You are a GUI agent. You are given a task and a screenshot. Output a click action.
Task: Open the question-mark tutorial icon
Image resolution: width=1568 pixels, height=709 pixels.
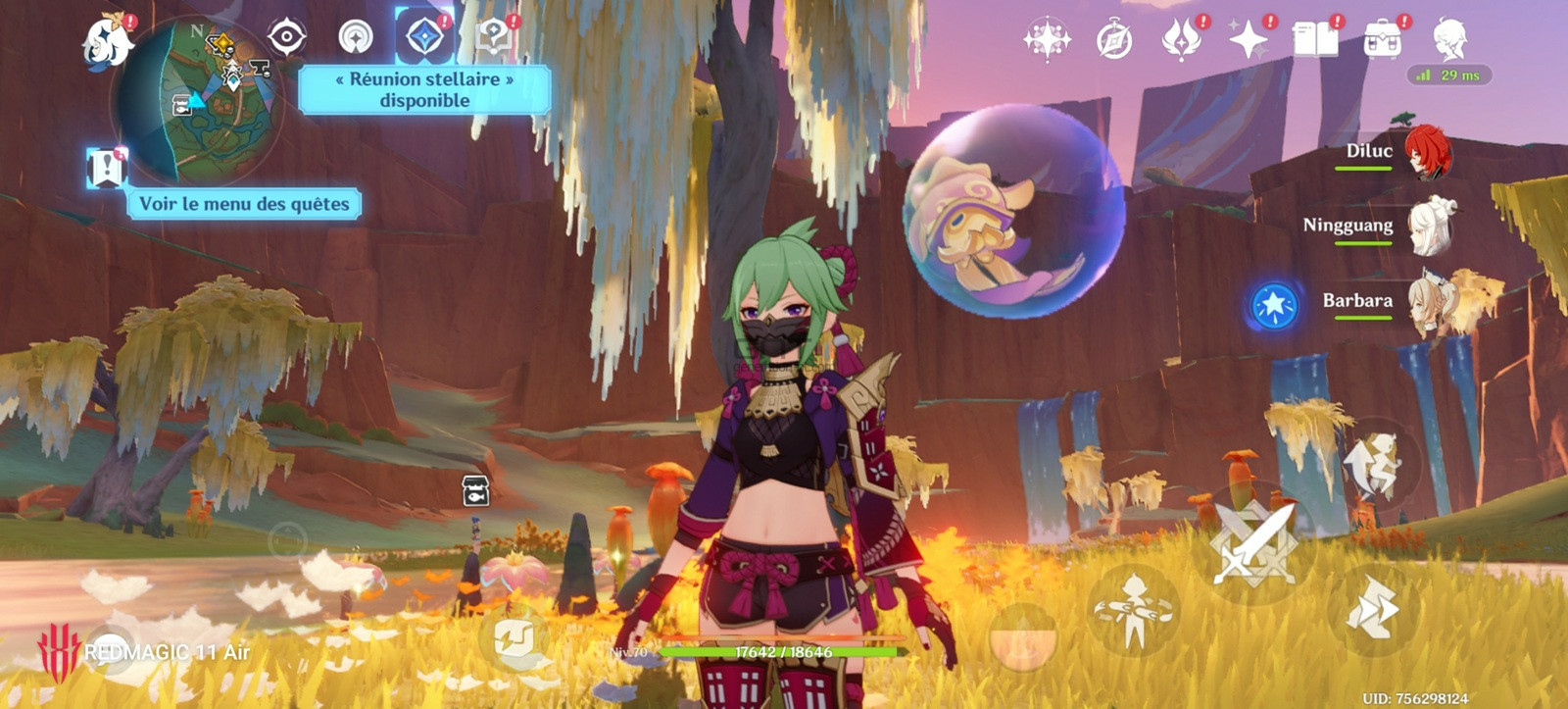[493, 37]
